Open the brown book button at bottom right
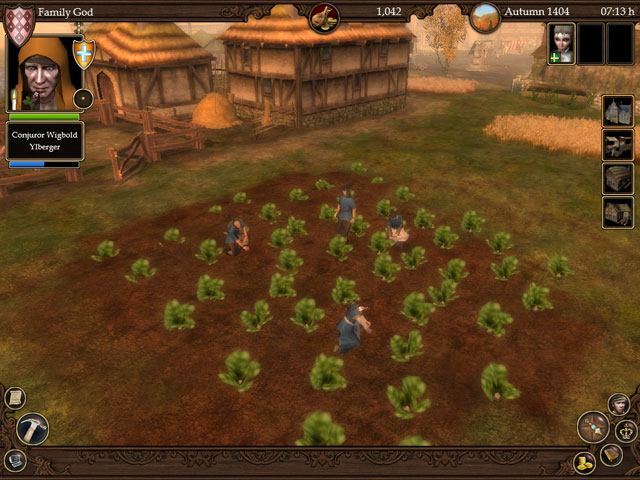 tap(610, 455)
